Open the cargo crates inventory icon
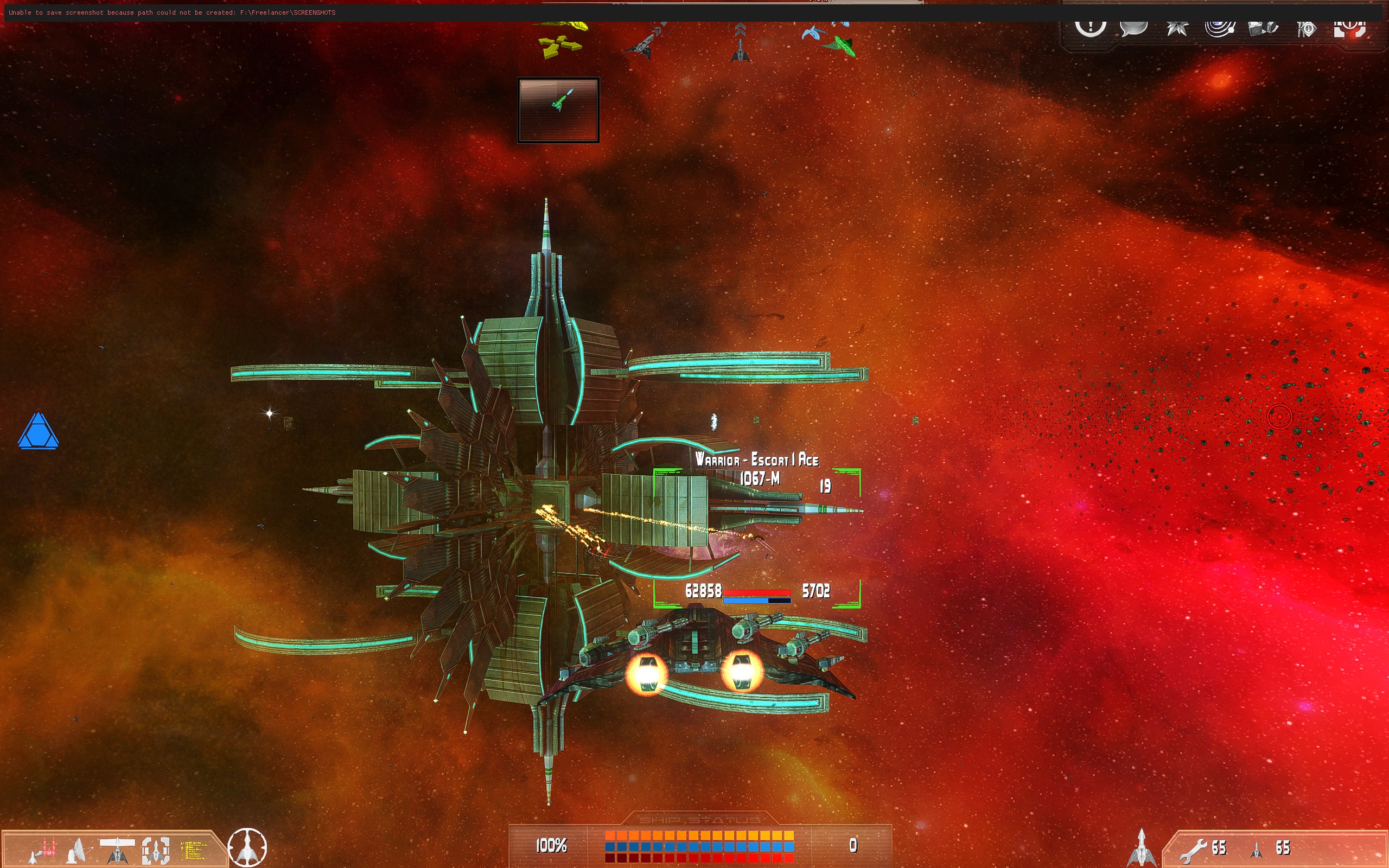The width and height of the screenshot is (1389, 868). coord(1263,27)
